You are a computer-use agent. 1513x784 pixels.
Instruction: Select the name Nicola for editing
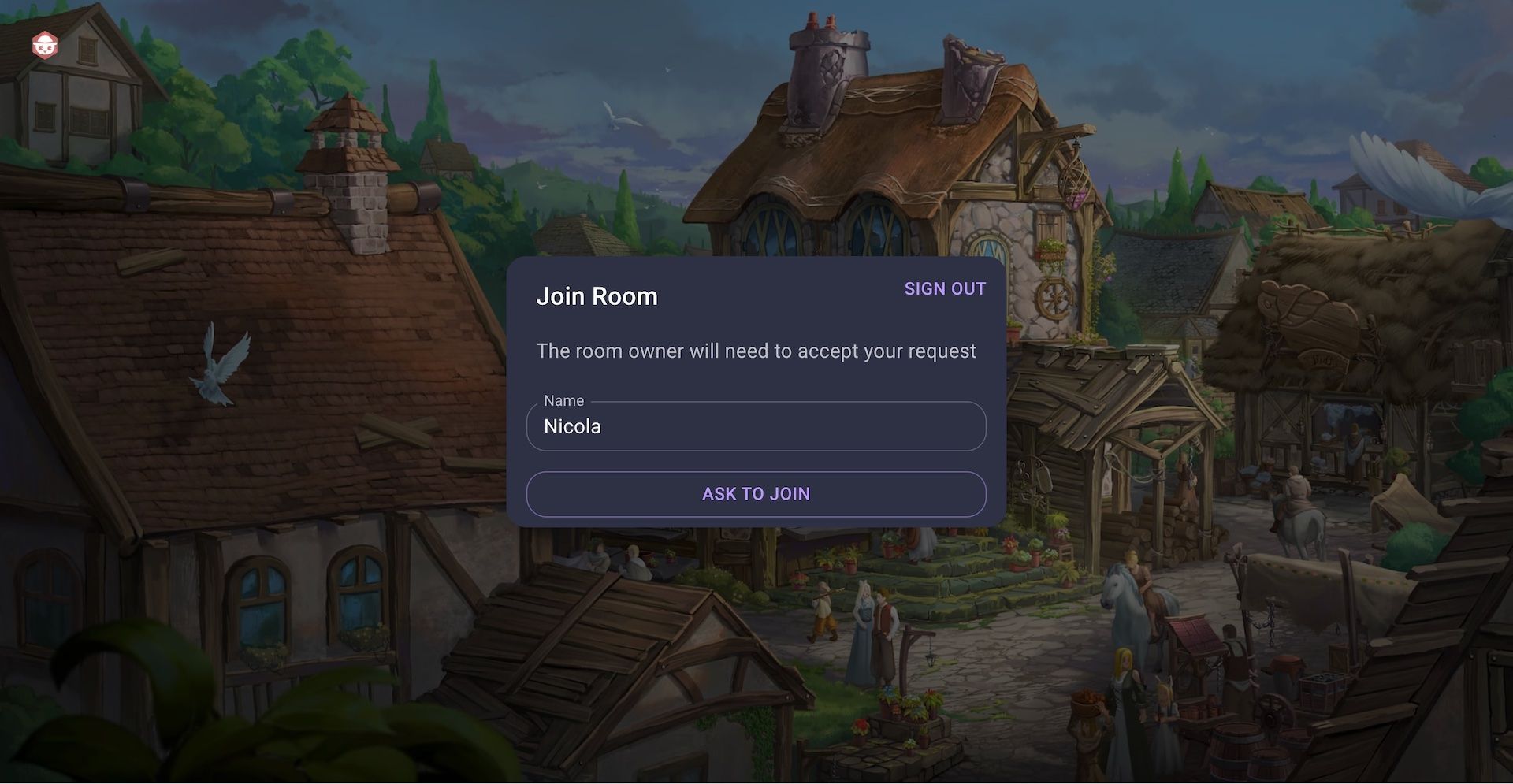(x=572, y=426)
